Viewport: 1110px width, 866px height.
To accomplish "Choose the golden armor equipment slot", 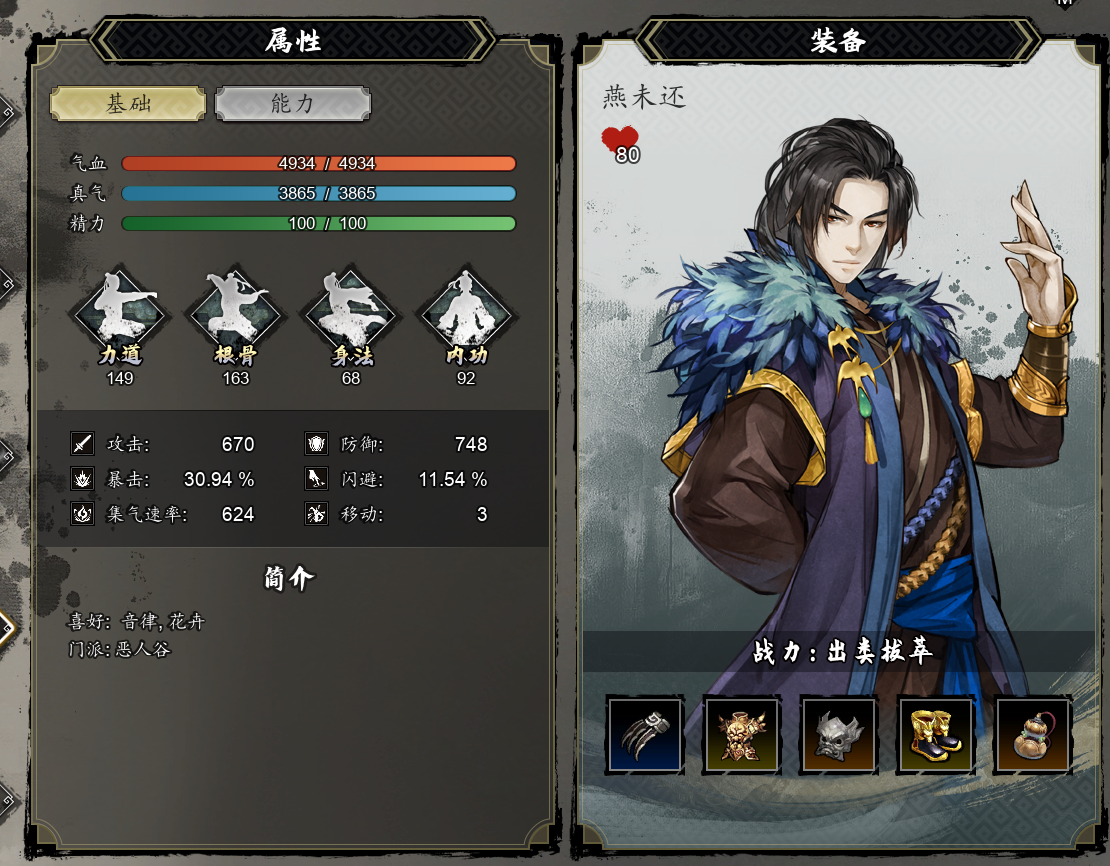I will 742,736.
